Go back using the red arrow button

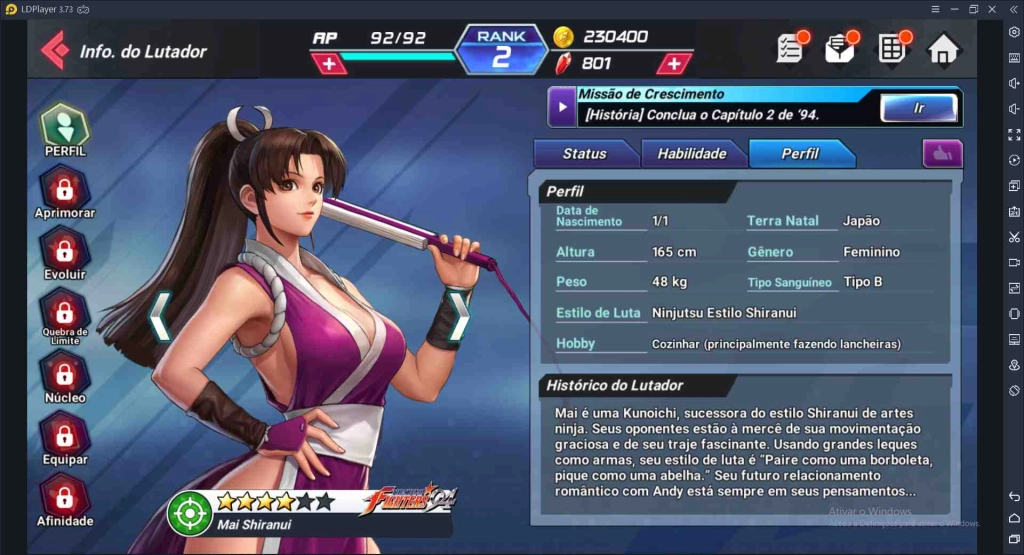pyautogui.click(x=55, y=50)
